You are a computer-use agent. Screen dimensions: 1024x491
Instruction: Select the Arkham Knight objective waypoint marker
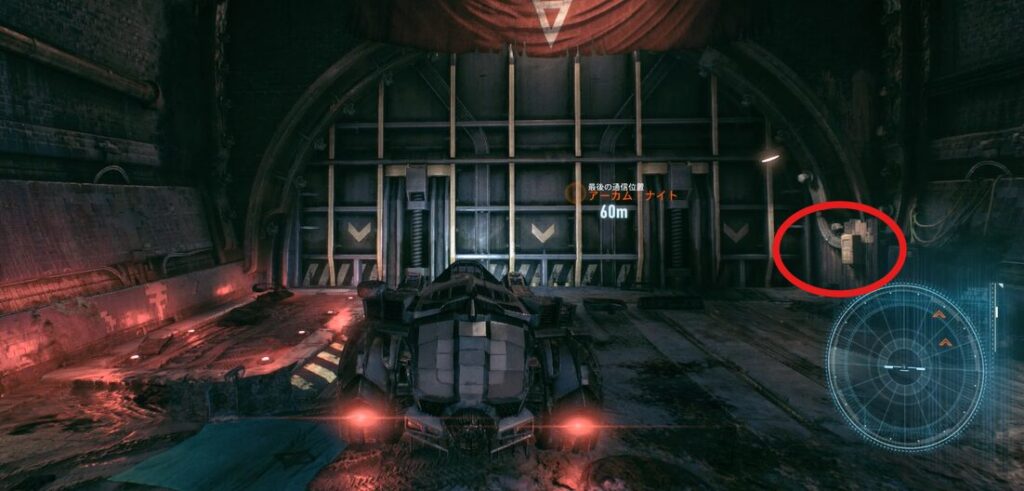[x=573, y=195]
